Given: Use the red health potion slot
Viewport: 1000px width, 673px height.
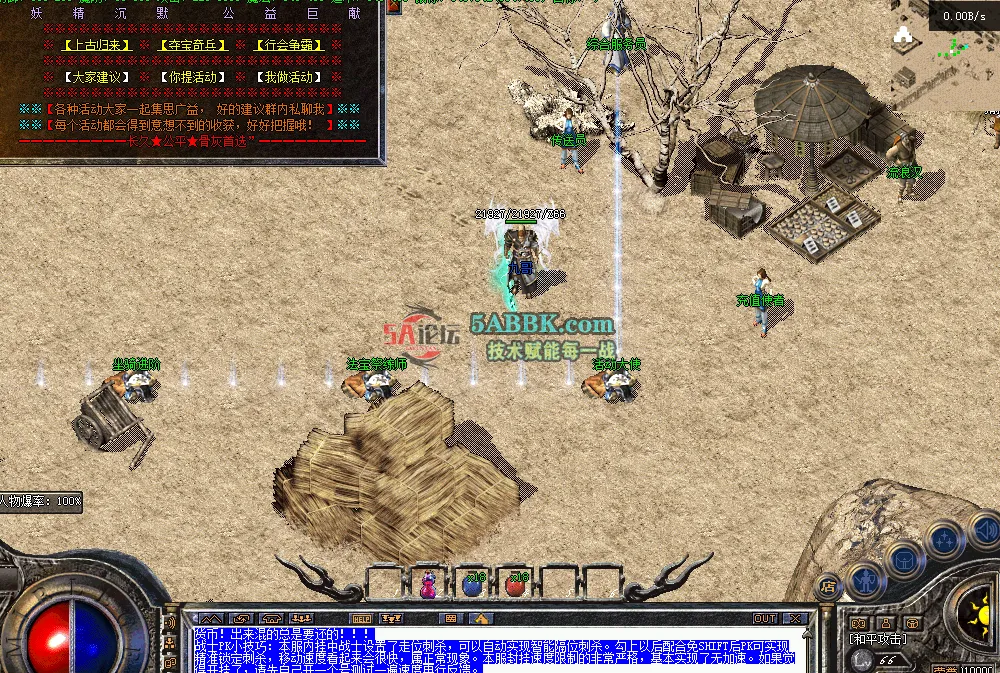Looking at the screenshot, I should click(x=516, y=583).
